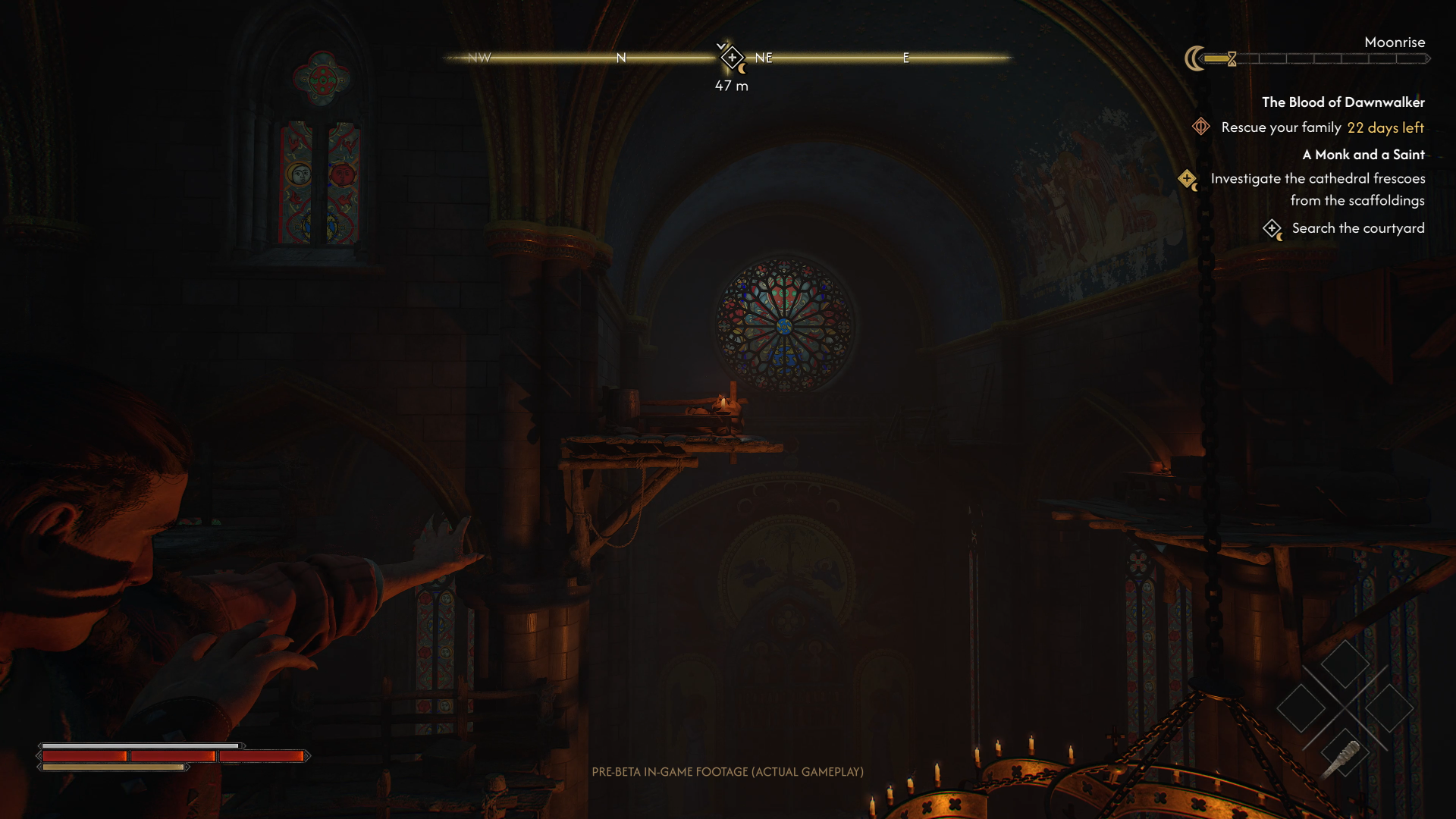Click the Investigate cathedral frescoes objective icon

point(1187,180)
